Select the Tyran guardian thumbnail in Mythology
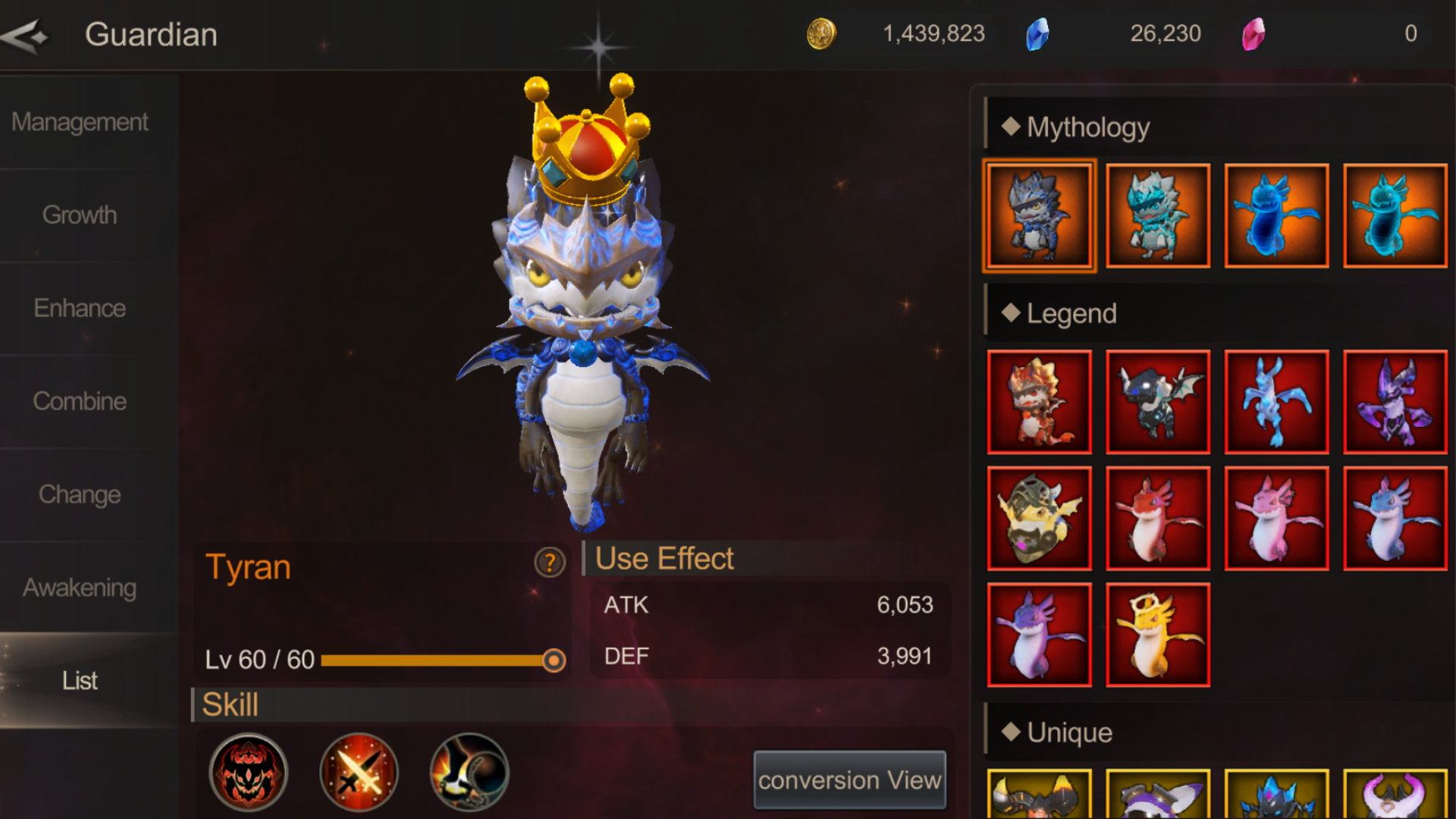 pos(1039,216)
